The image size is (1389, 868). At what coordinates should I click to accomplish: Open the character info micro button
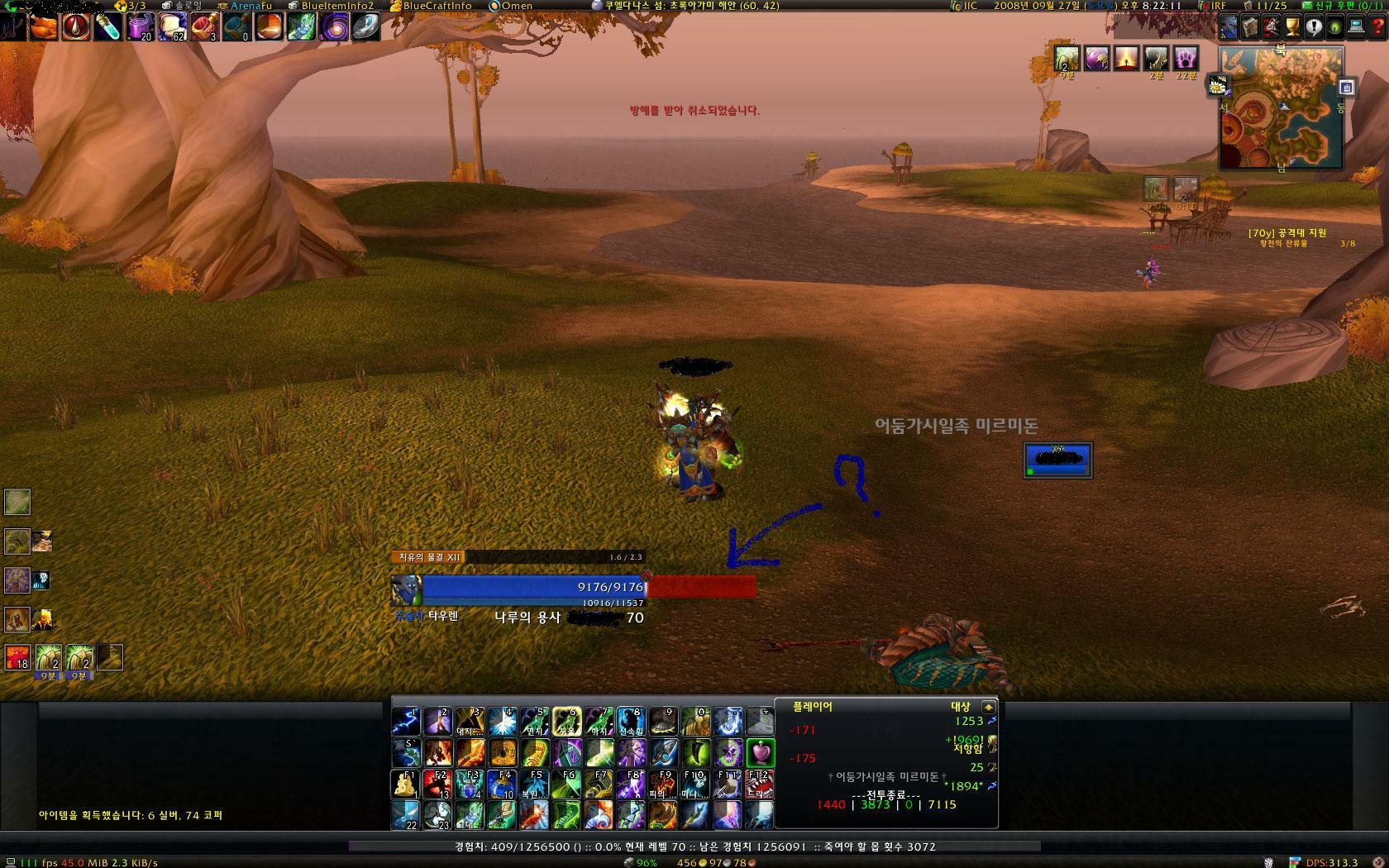[x=1229, y=27]
